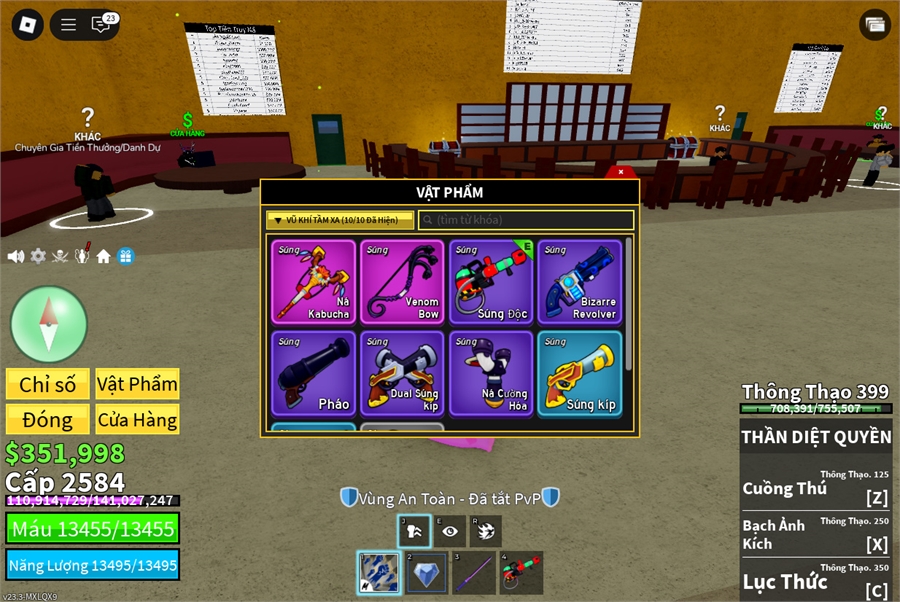900x602 pixels.
Task: Open settings via the gear icon
Action: click(x=38, y=256)
